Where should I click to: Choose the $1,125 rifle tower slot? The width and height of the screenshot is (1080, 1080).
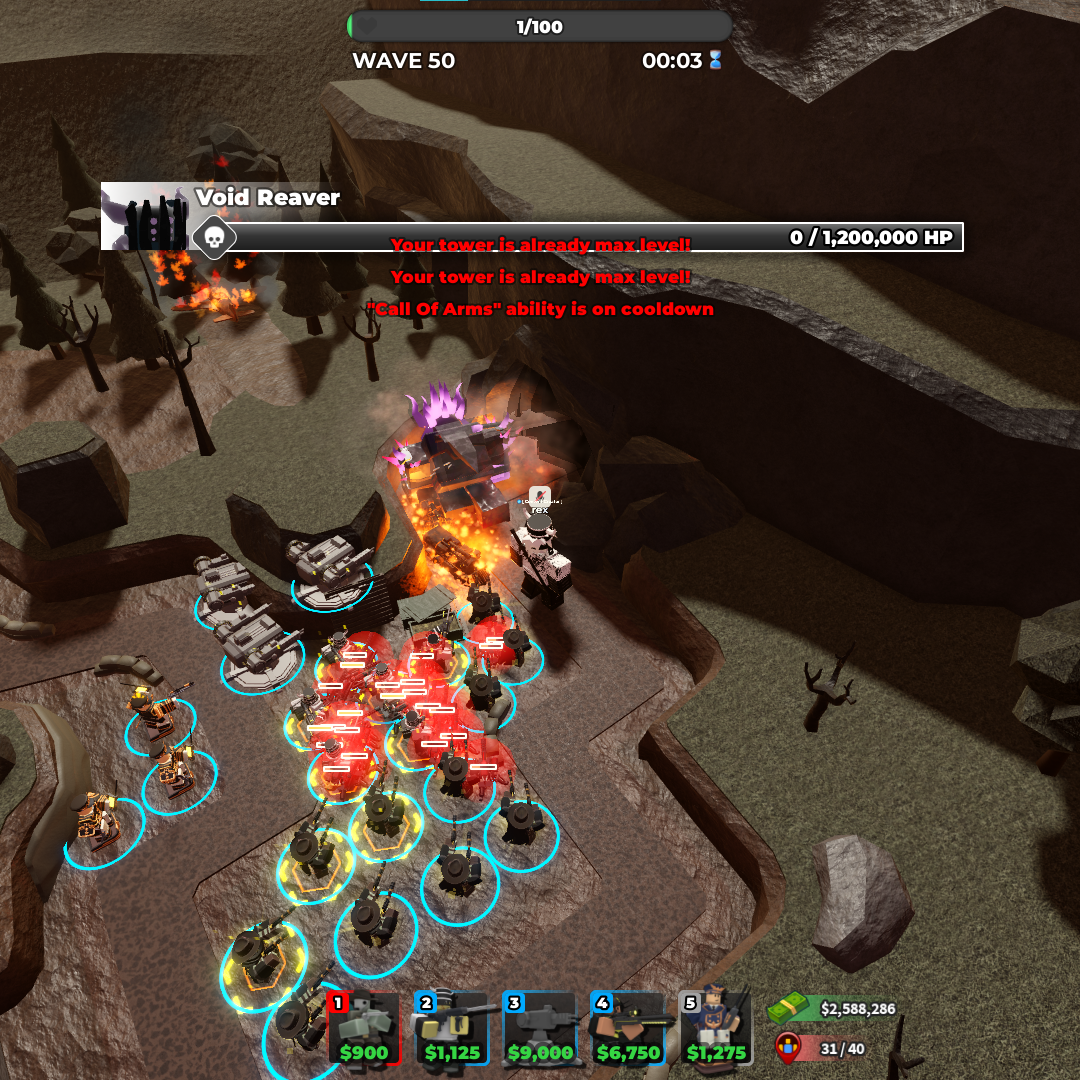tap(452, 1028)
